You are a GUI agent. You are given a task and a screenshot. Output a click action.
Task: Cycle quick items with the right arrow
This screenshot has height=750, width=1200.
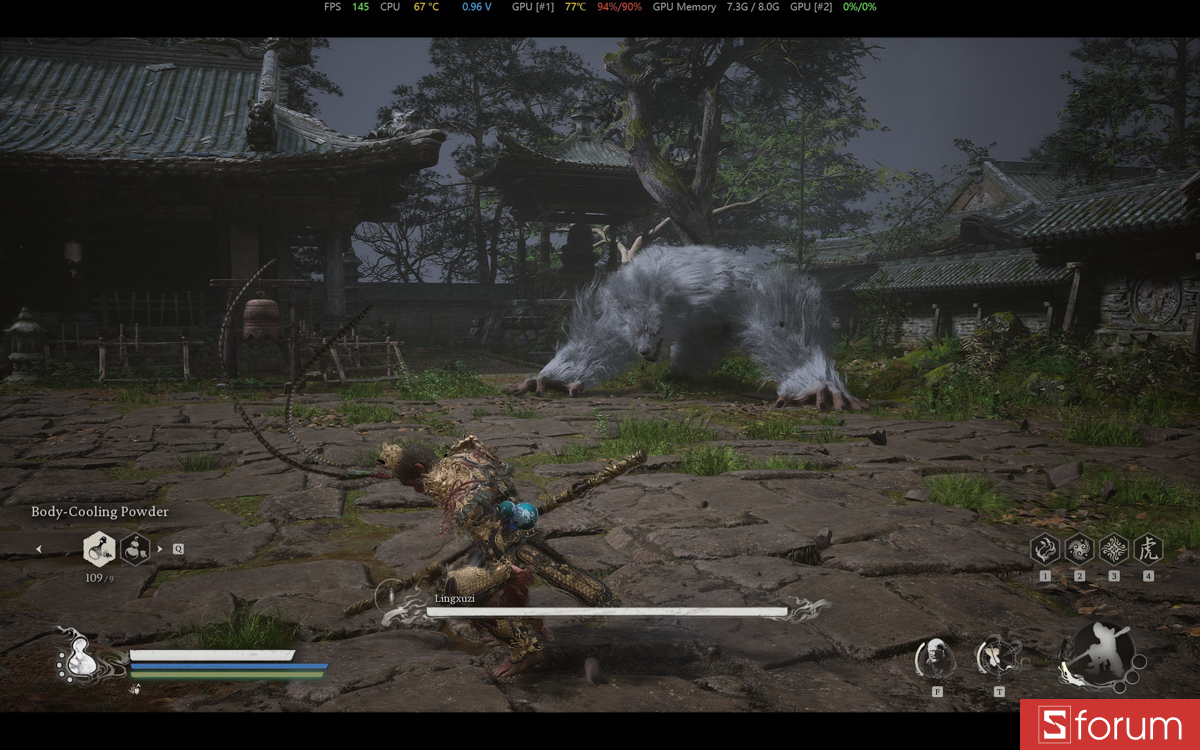pos(160,548)
